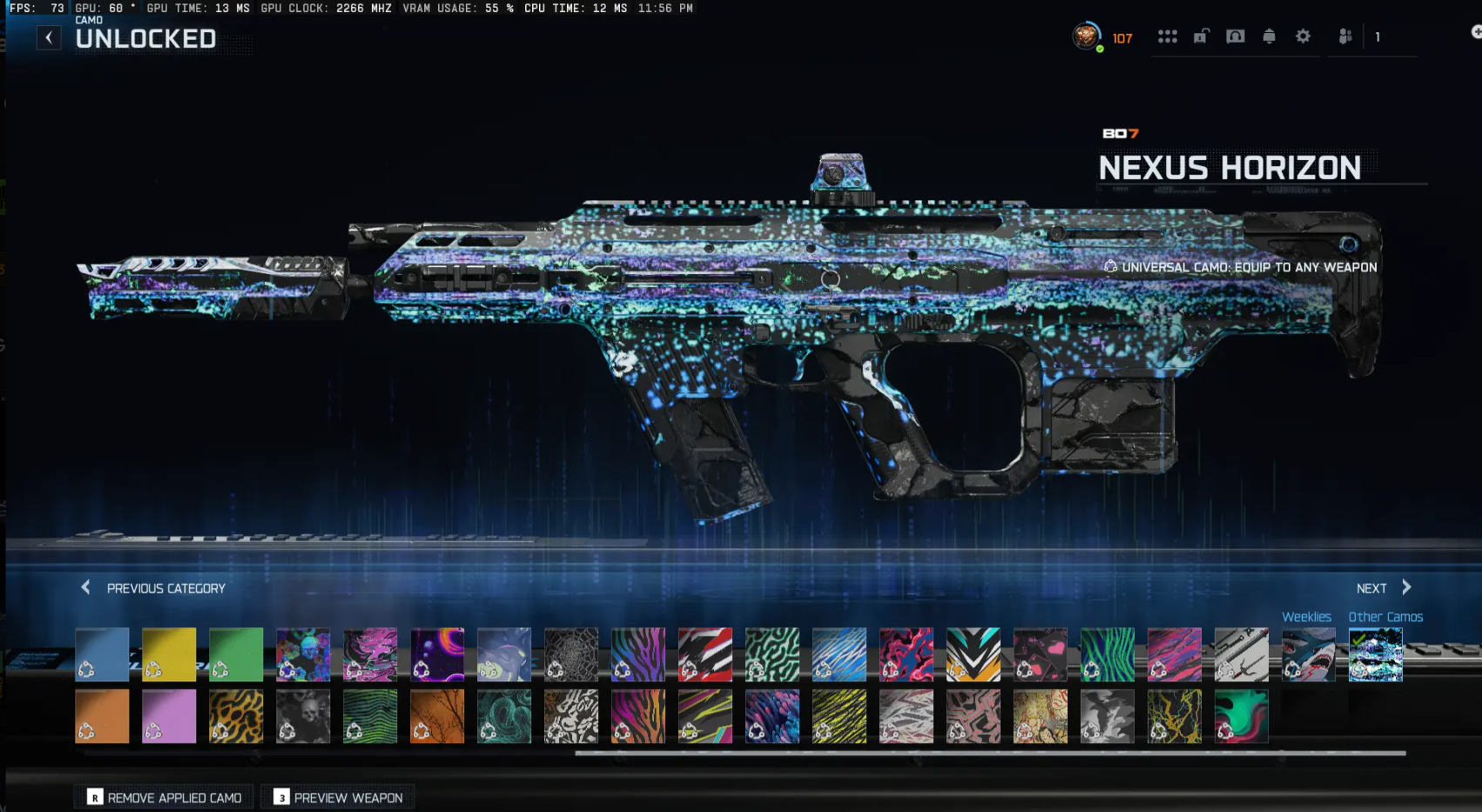
Task: Remove the applied camo
Action: pos(164,796)
